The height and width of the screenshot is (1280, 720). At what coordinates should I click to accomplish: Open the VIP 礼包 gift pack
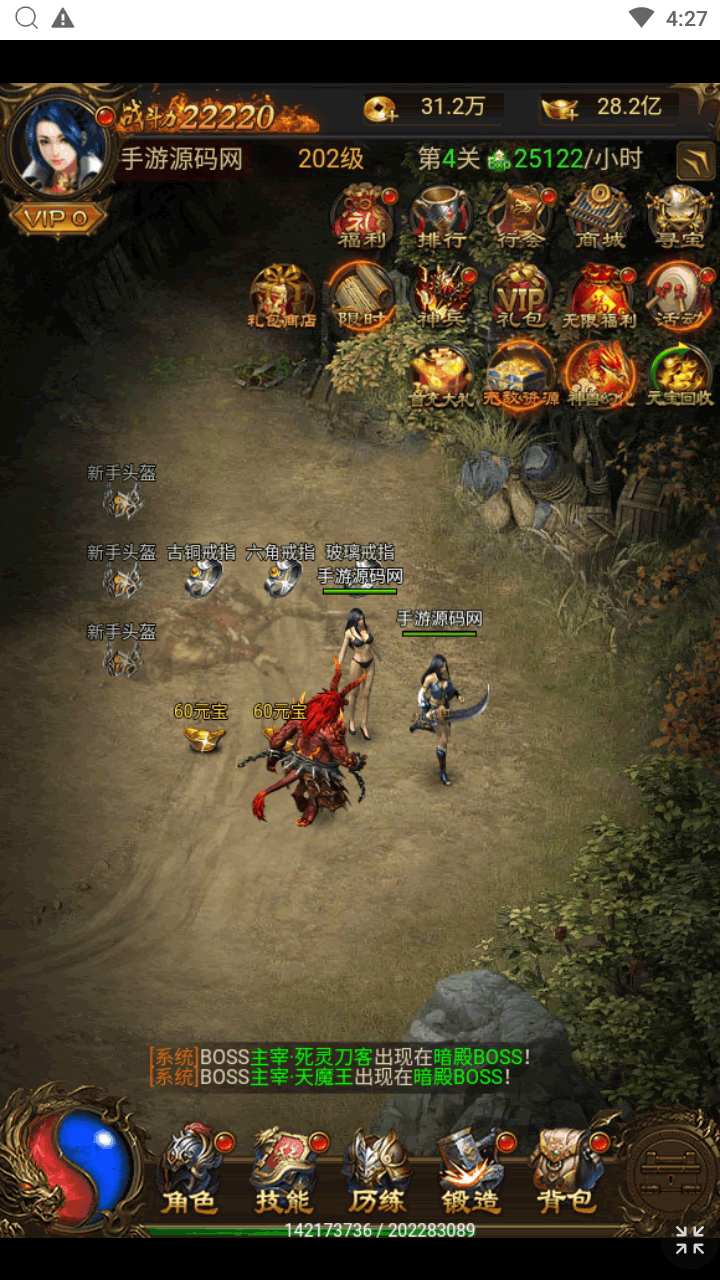pos(520,296)
